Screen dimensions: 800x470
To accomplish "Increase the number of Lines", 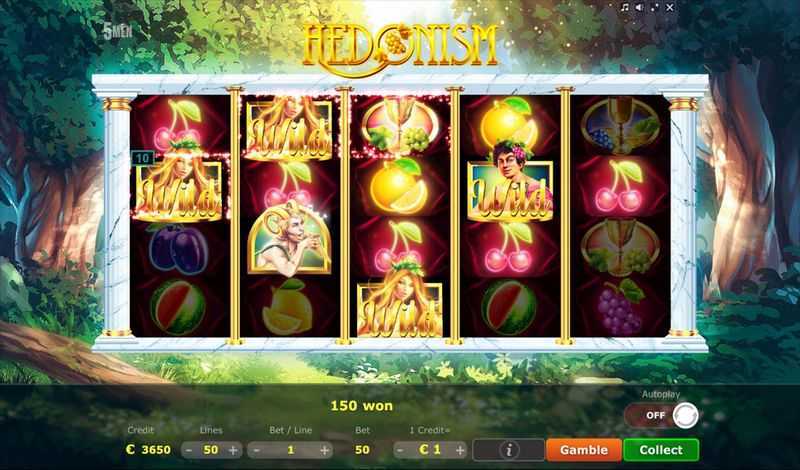I will coord(233,450).
